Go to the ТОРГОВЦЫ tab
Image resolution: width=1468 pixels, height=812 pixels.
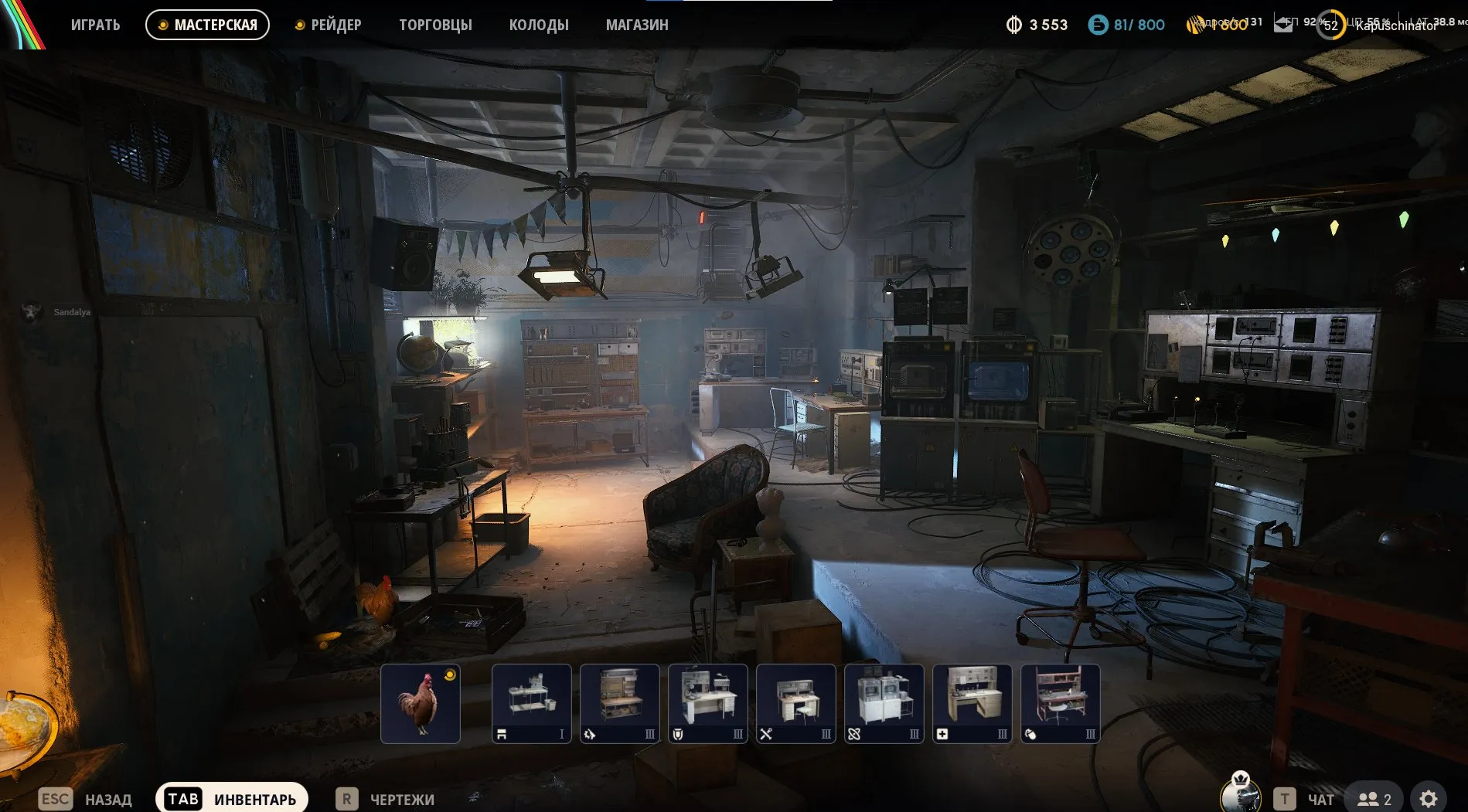tap(435, 25)
